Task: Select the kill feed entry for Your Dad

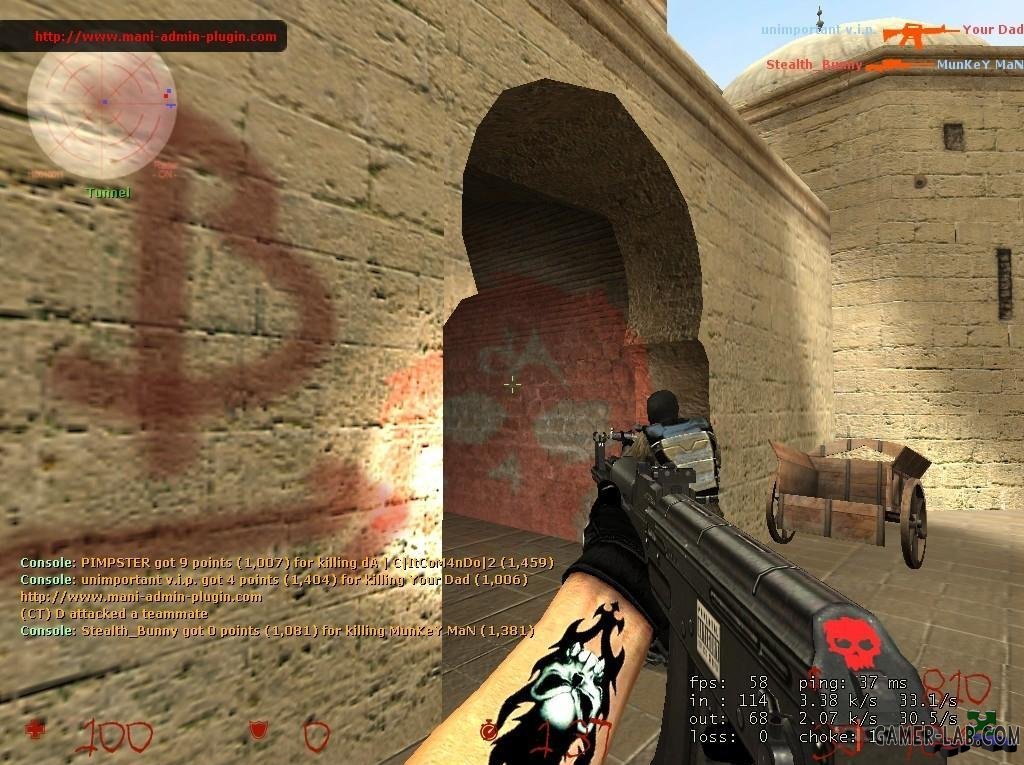Action: [992, 30]
